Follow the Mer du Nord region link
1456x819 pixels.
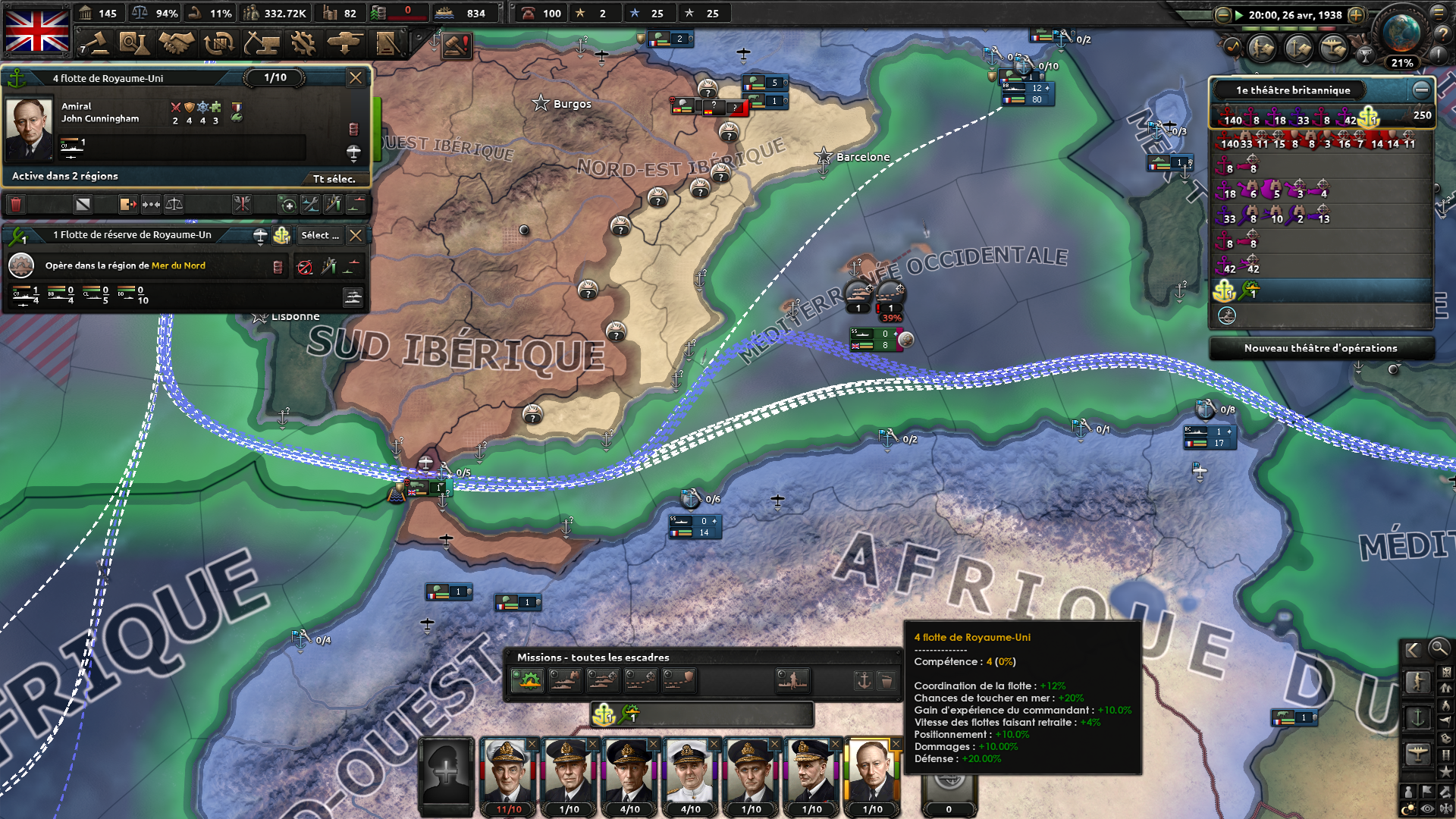[179, 266]
